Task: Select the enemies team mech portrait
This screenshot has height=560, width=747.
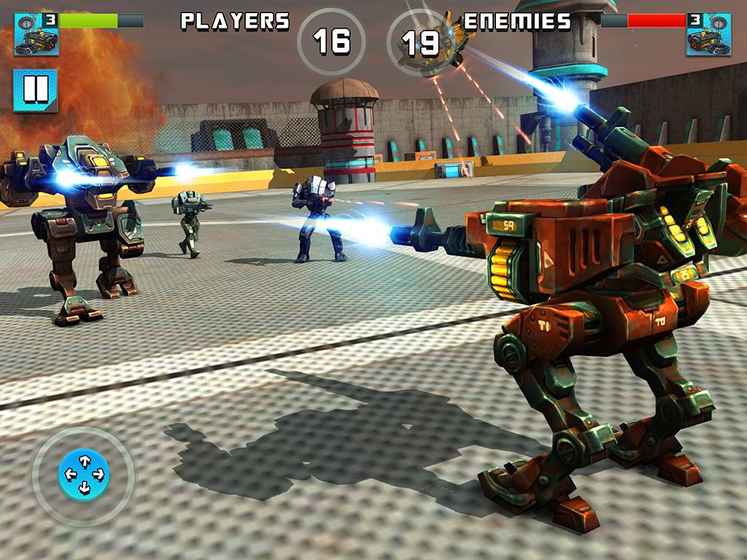Action: [708, 34]
